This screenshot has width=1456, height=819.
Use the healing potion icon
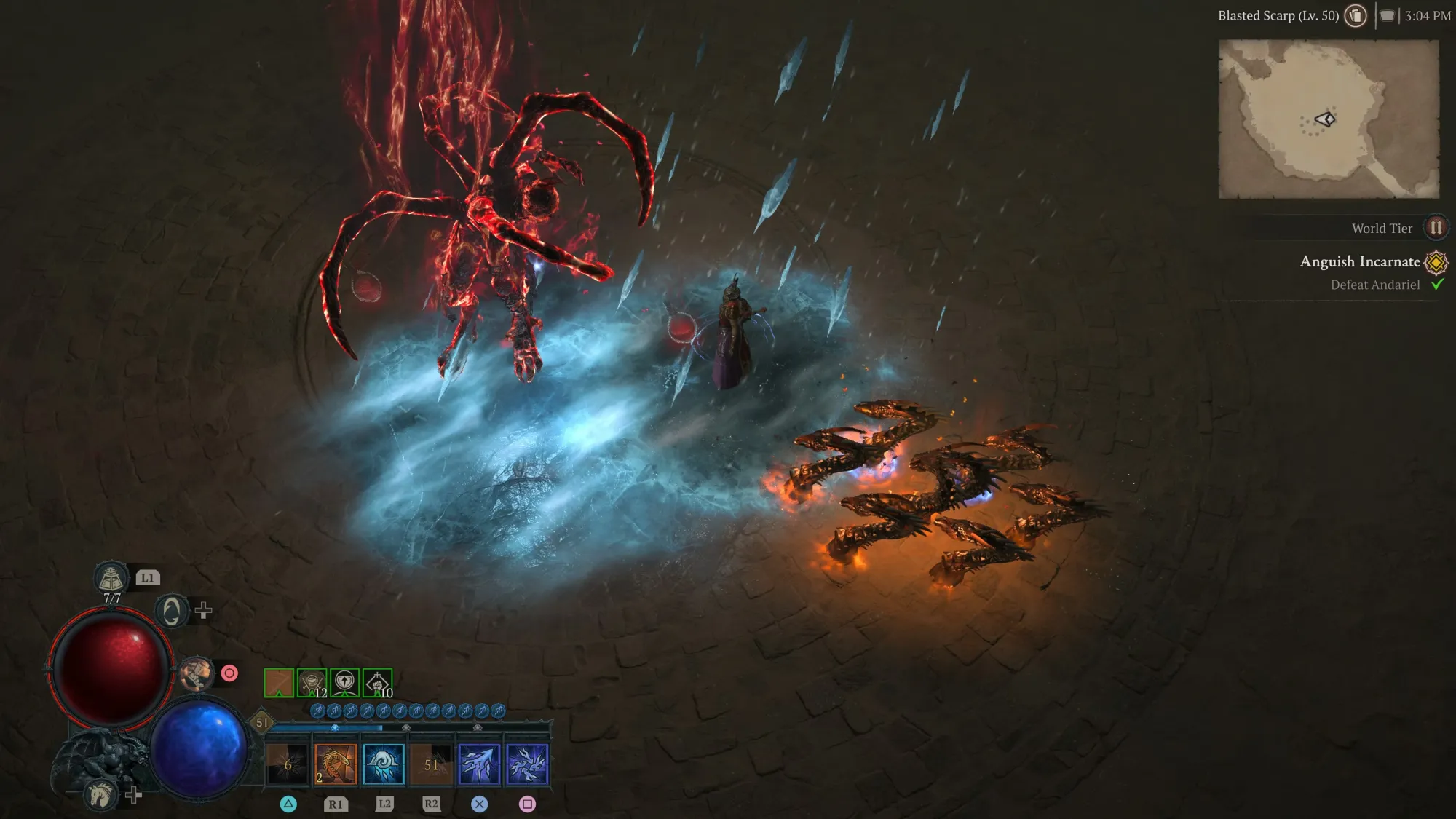(x=111, y=579)
